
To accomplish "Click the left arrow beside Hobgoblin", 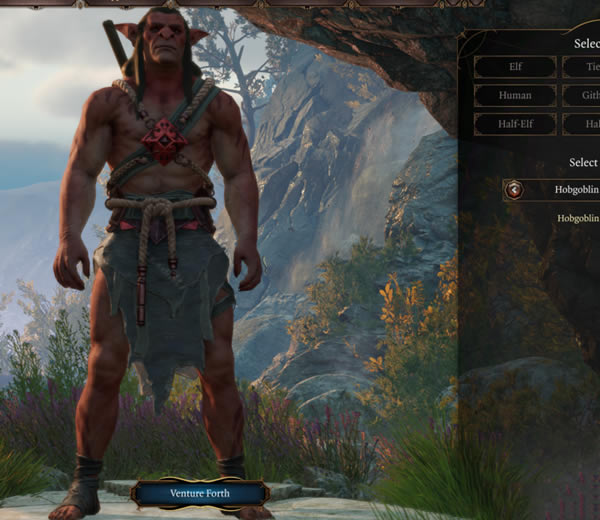I will (x=514, y=189).
